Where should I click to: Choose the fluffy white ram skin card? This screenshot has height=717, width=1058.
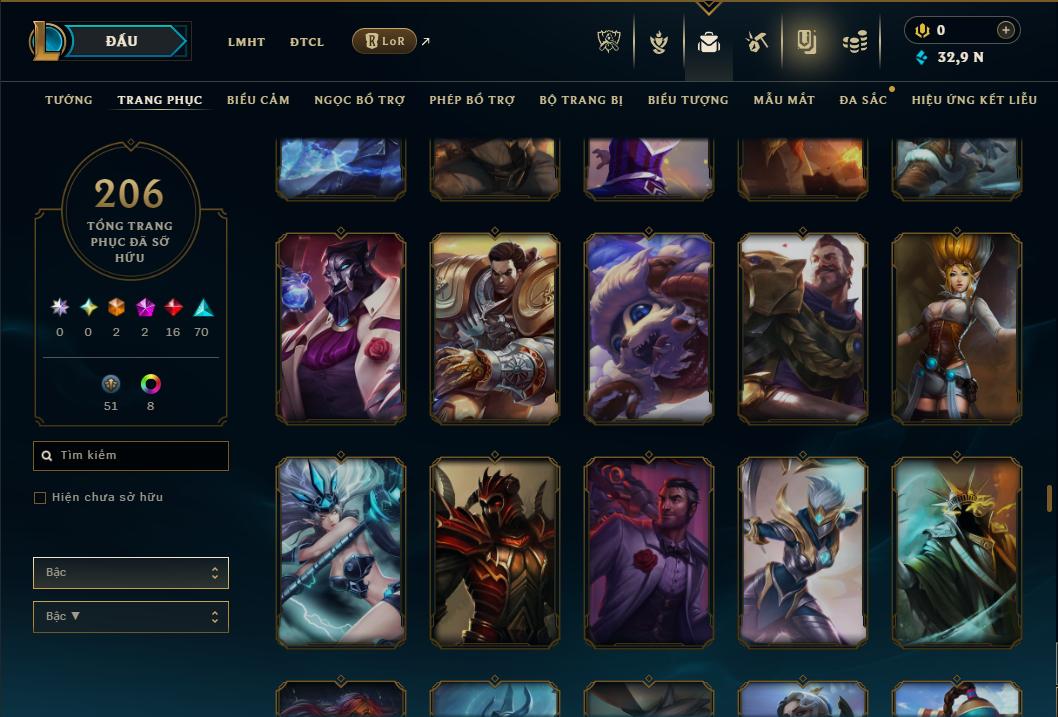pyautogui.click(x=649, y=328)
